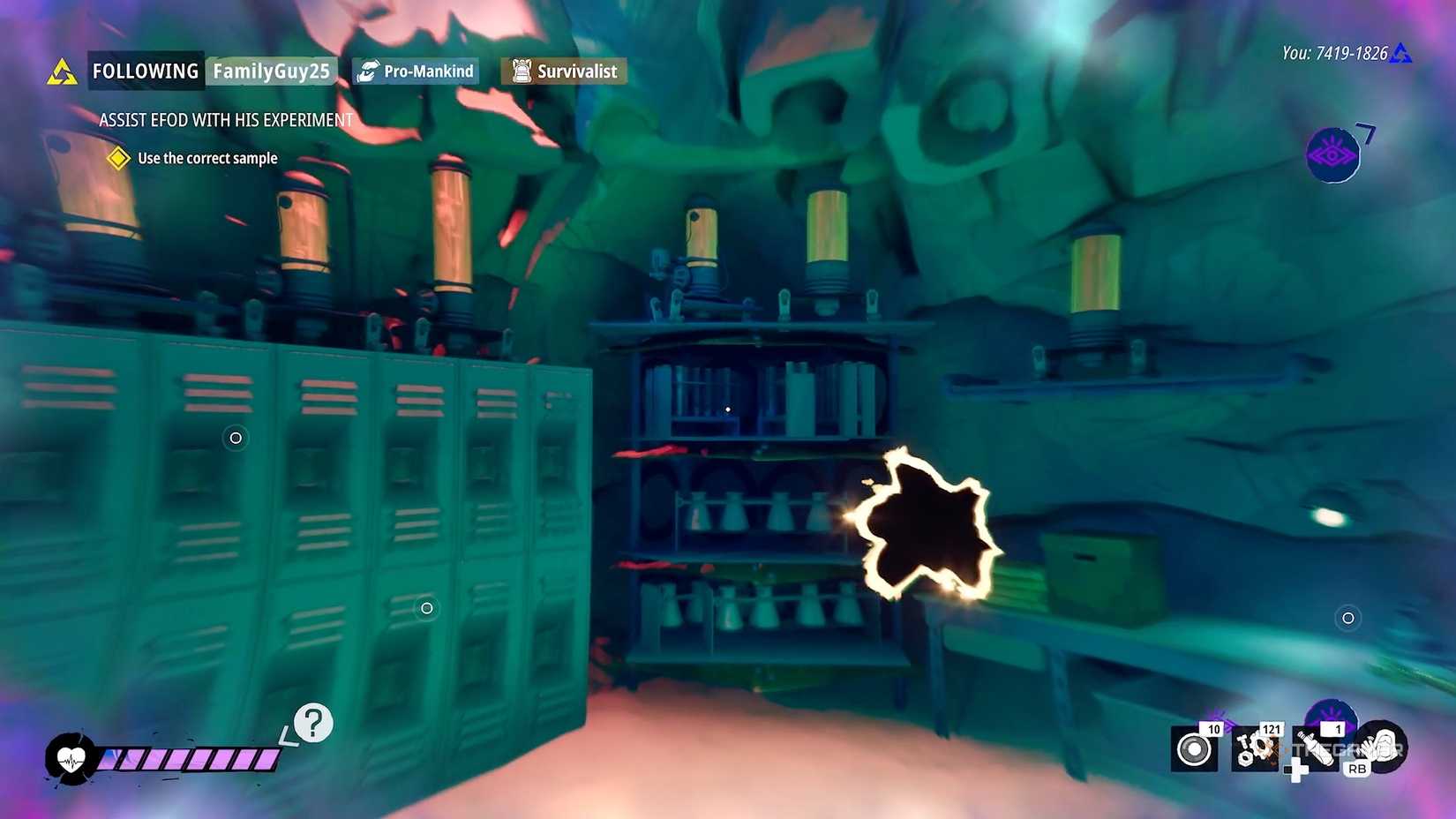
Task: Select the Survivalist badge
Action: coord(562,71)
